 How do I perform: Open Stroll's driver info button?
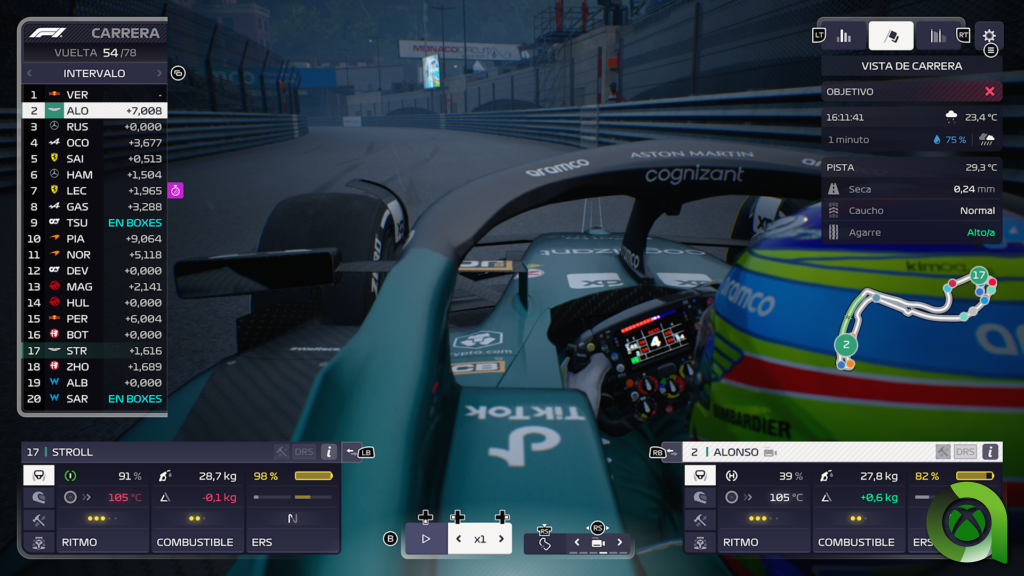328,452
